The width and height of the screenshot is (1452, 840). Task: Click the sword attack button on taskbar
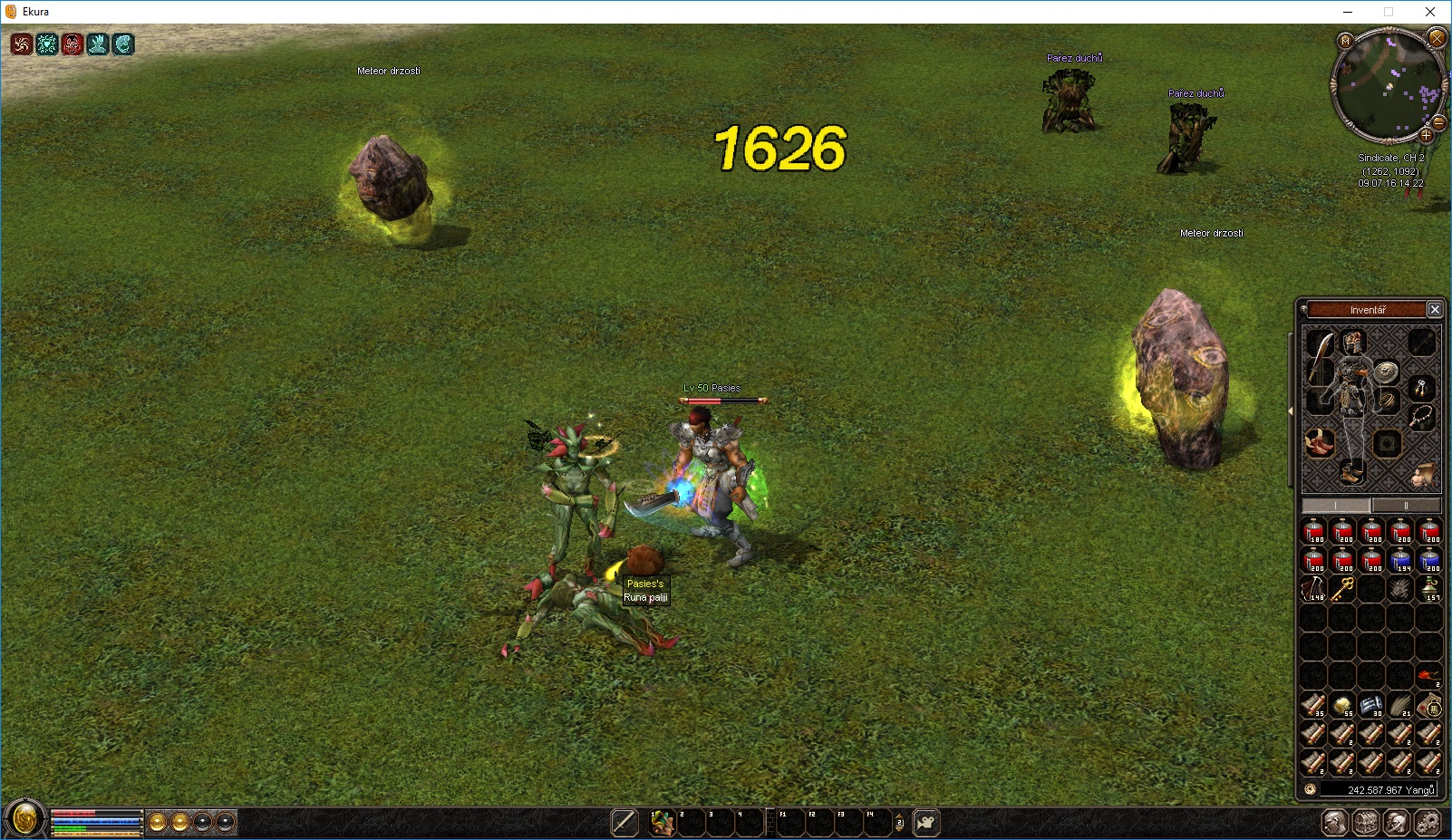pyautogui.click(x=624, y=823)
